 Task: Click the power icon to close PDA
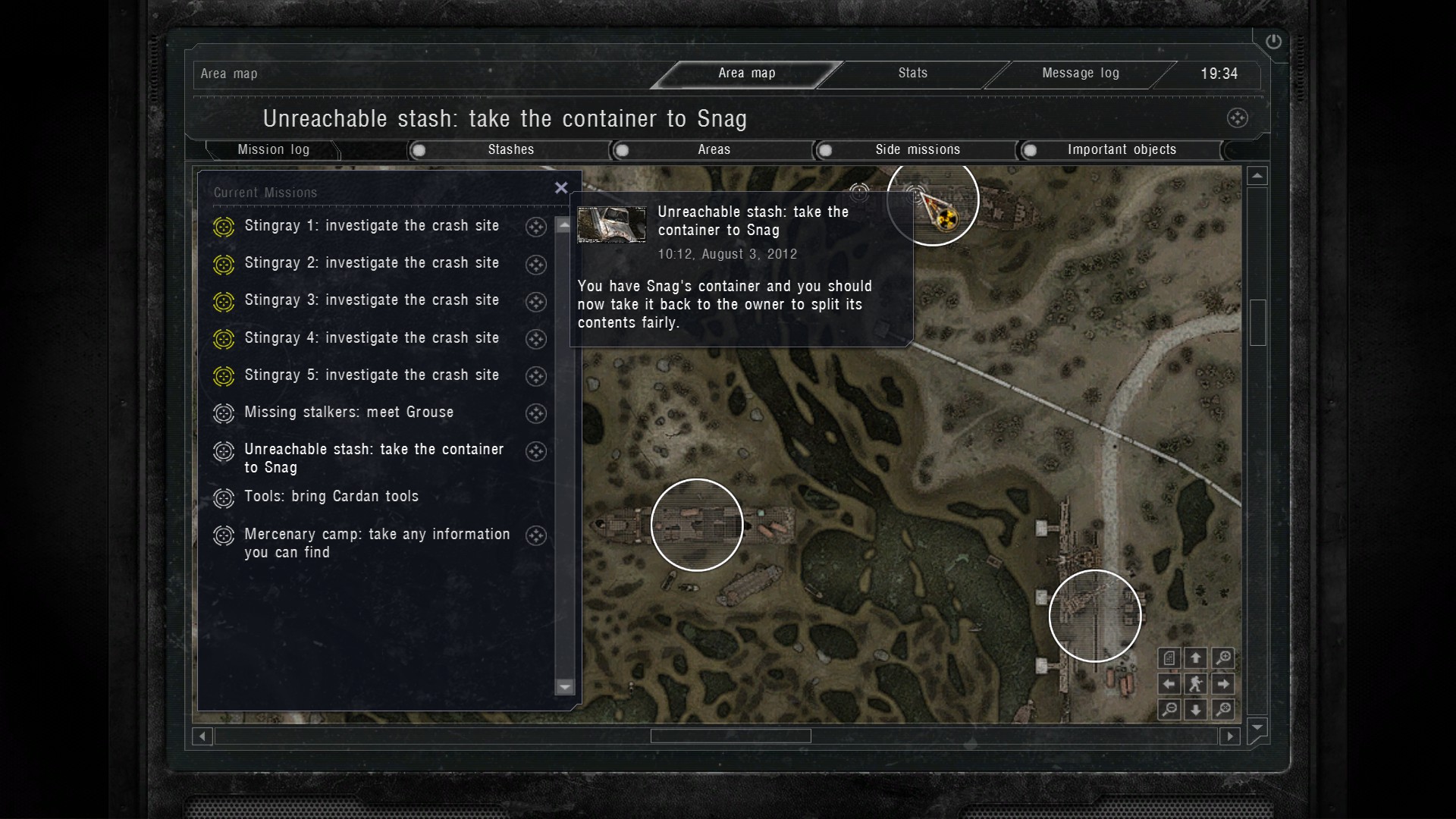tap(1273, 42)
